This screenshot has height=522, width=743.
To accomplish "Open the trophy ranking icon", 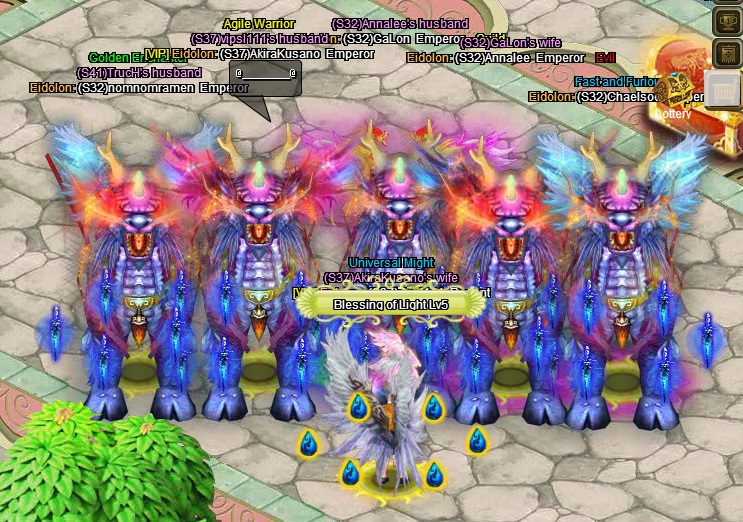I will pos(727,20).
